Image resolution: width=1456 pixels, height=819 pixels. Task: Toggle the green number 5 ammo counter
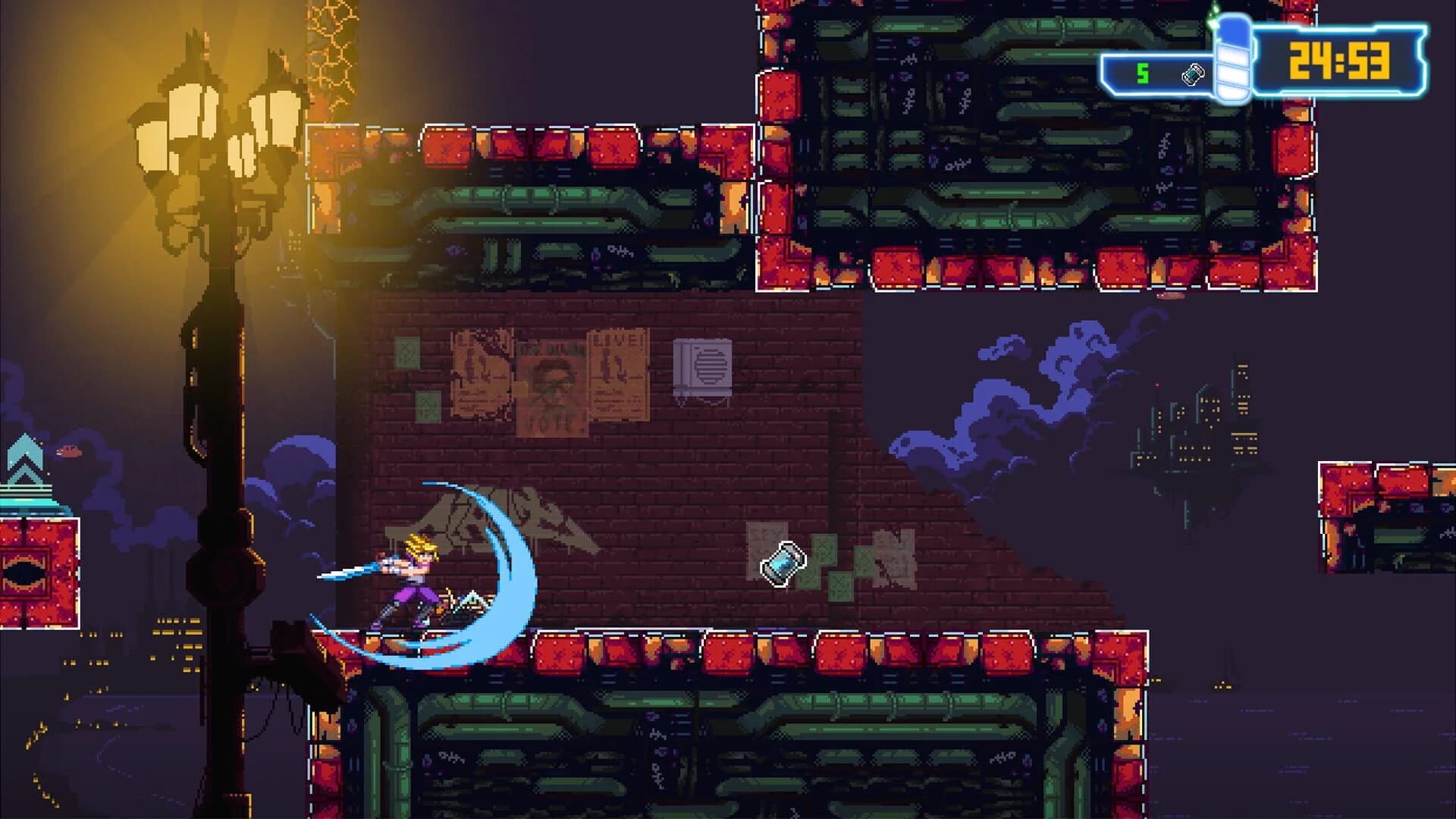(x=1142, y=74)
